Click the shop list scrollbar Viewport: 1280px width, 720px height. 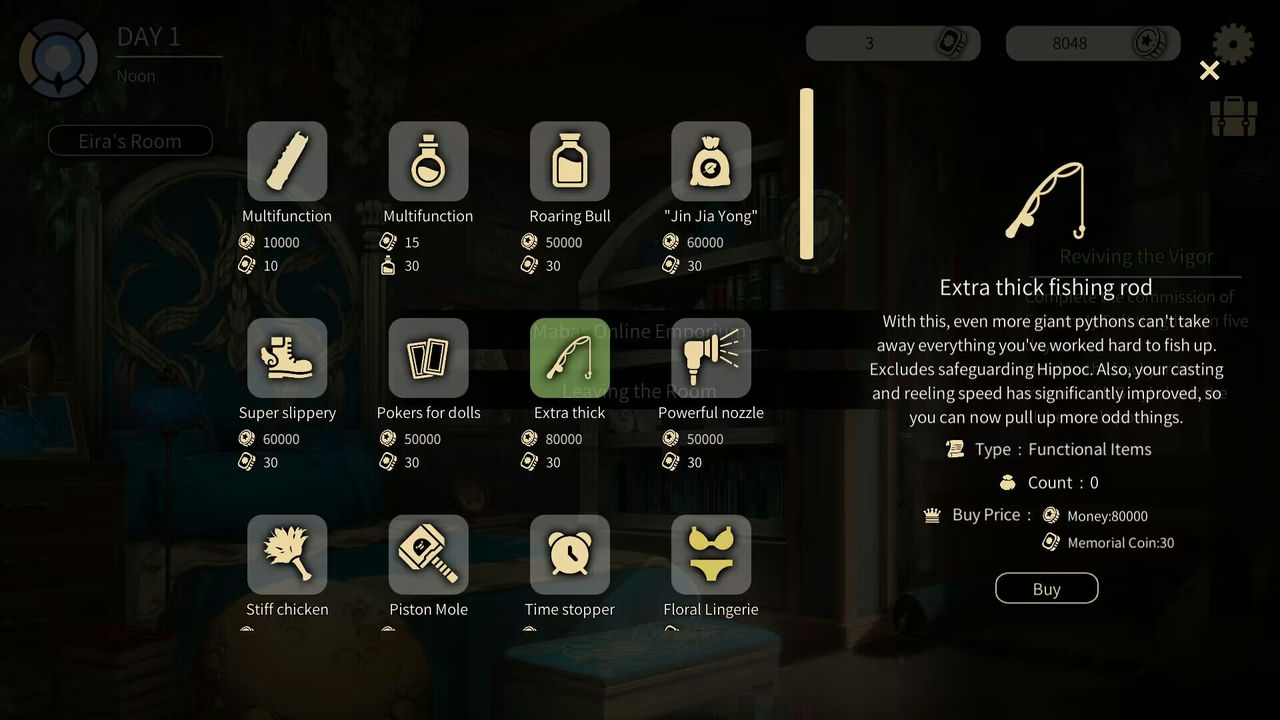point(806,174)
